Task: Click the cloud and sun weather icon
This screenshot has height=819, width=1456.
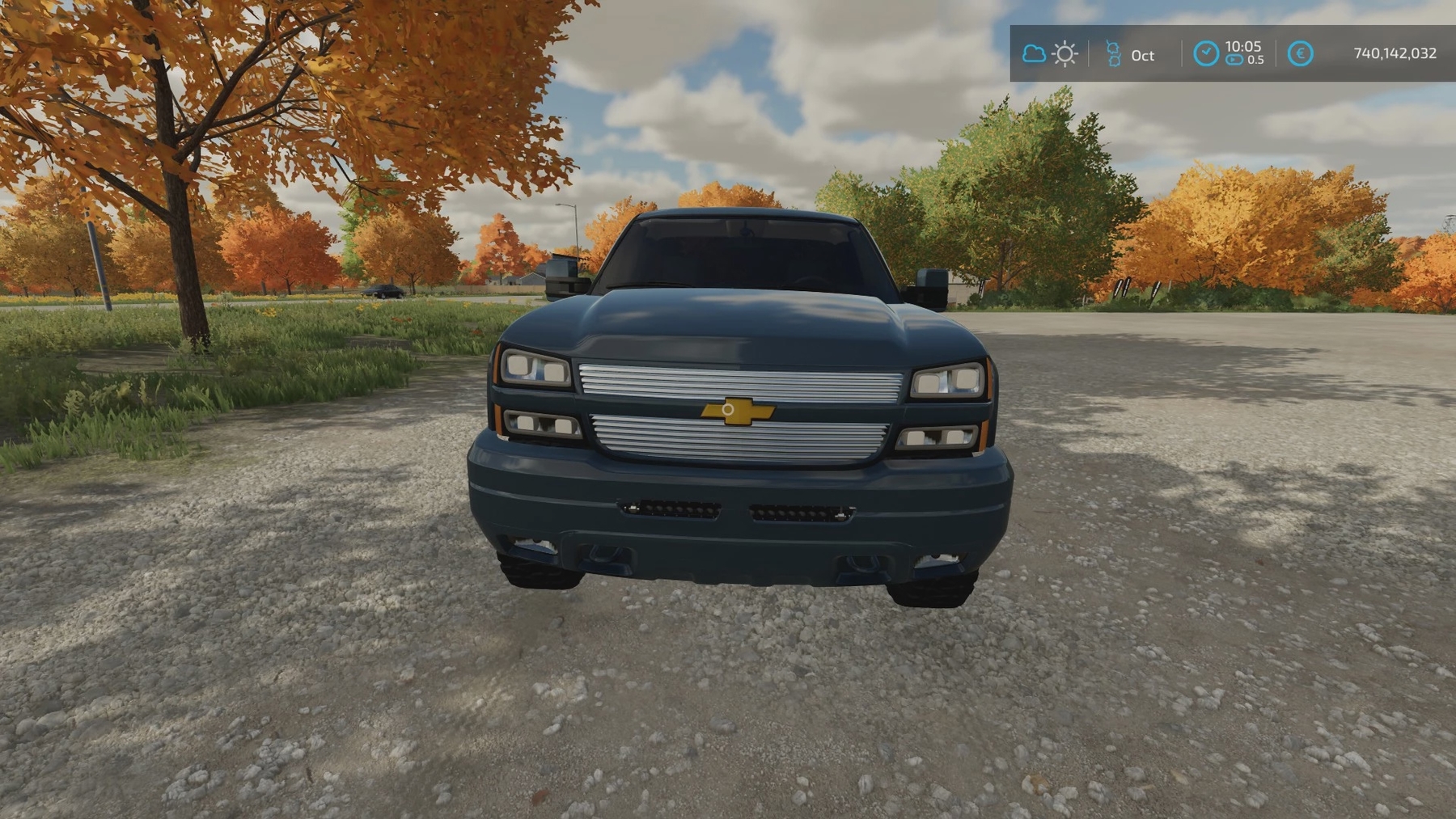Action: (x=1049, y=54)
